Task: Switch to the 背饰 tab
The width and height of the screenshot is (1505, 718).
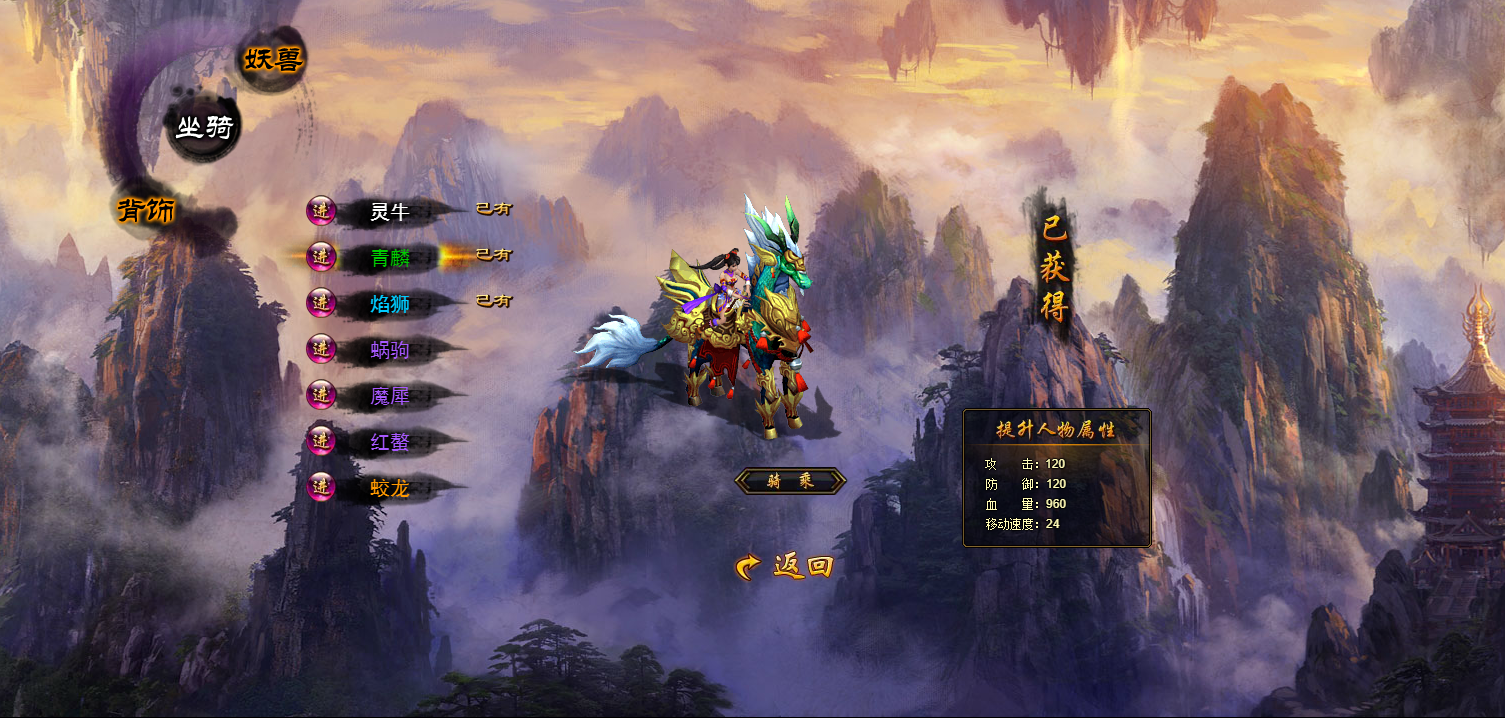Action: pyautogui.click(x=147, y=210)
